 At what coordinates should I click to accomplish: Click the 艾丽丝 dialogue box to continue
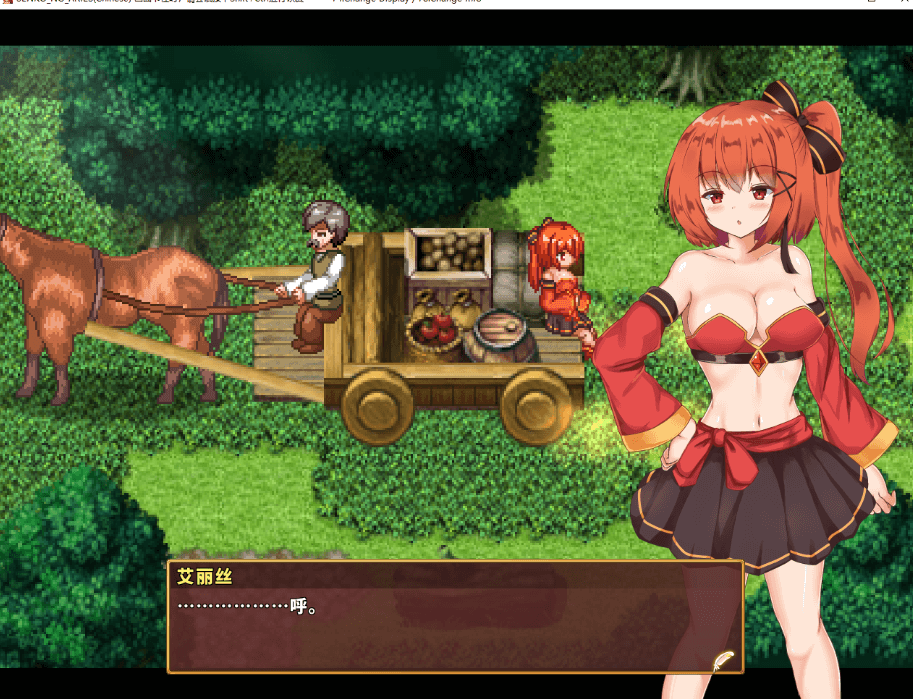[455, 616]
